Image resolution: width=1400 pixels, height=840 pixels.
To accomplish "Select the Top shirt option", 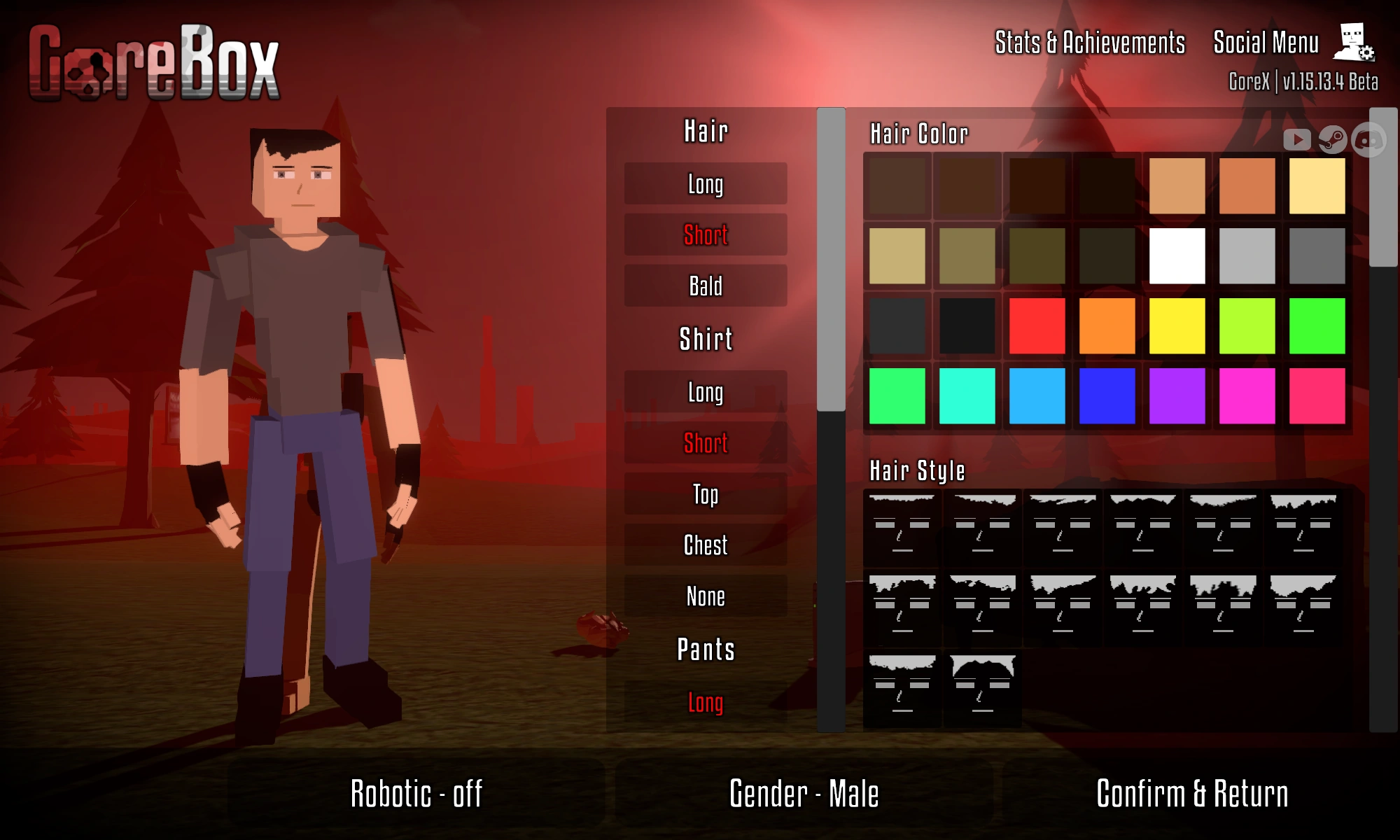I will pos(705,494).
